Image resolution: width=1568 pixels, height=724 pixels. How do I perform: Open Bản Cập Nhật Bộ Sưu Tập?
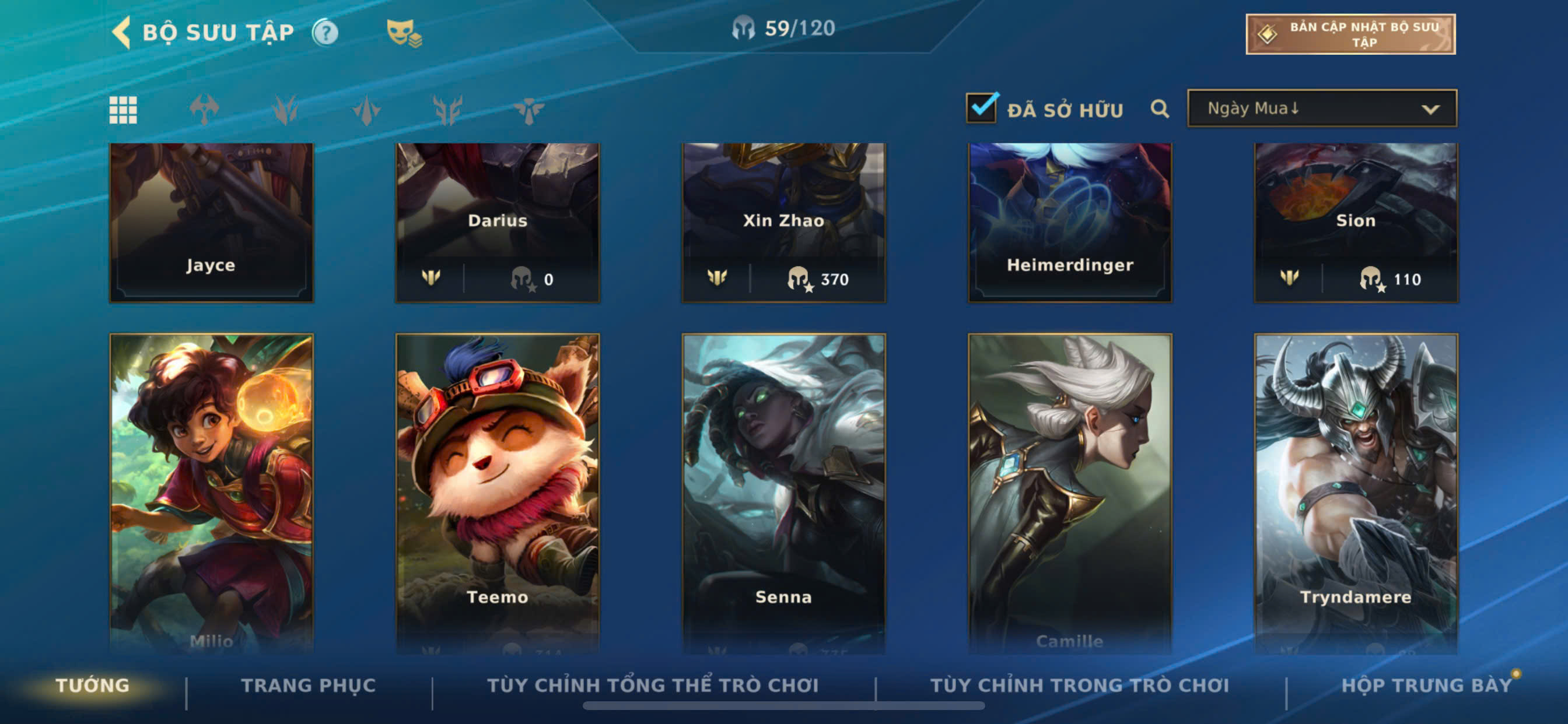[x=1350, y=34]
